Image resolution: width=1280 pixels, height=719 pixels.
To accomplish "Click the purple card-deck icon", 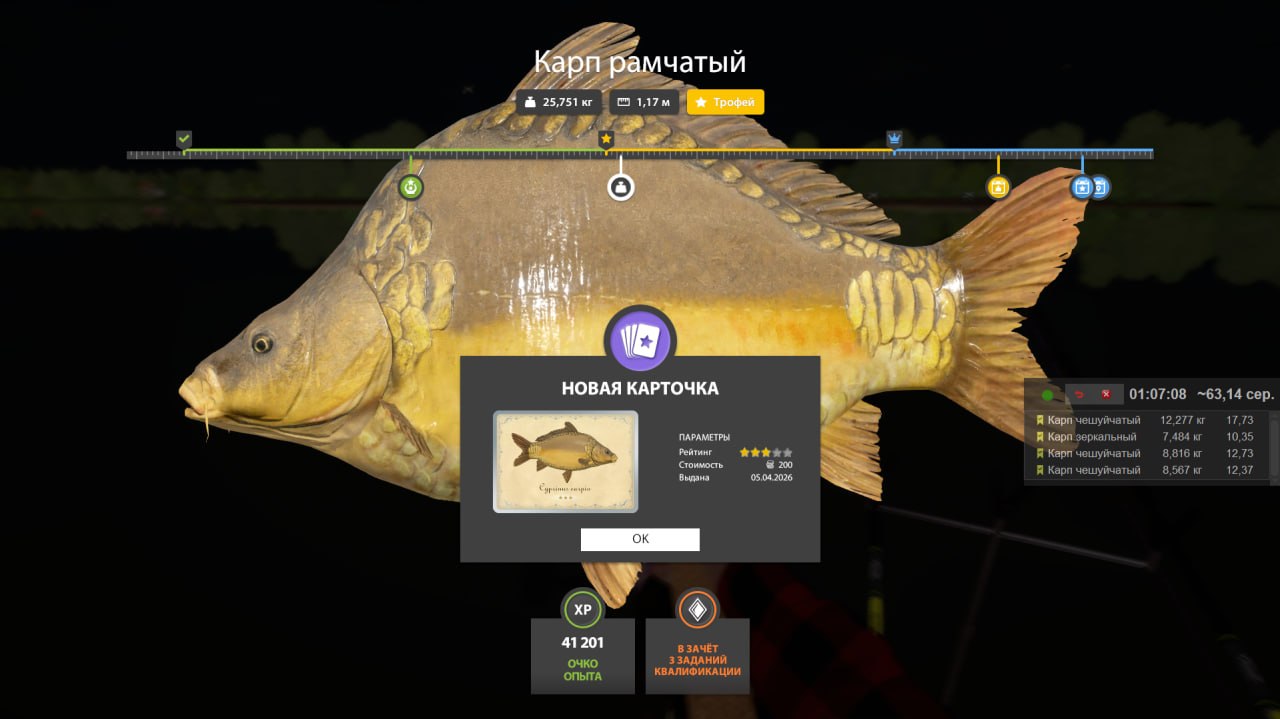I will [x=640, y=341].
